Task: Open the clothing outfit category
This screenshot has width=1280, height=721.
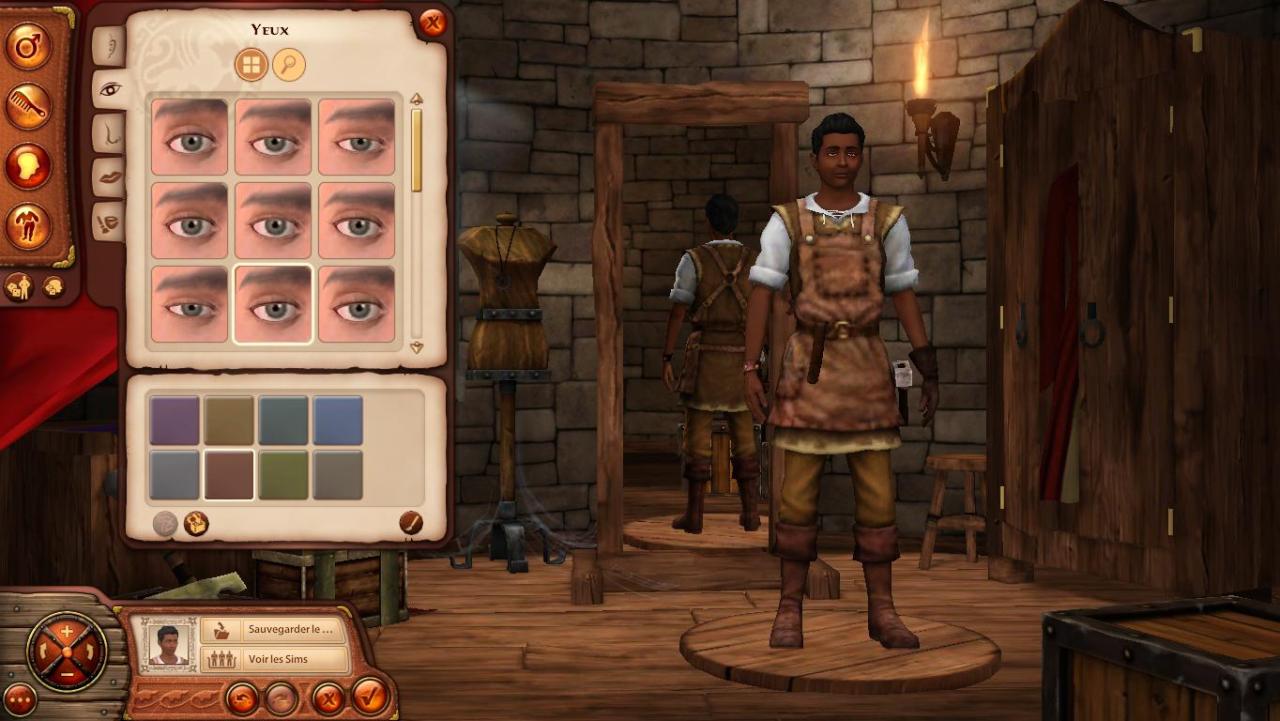Action: 28,226
